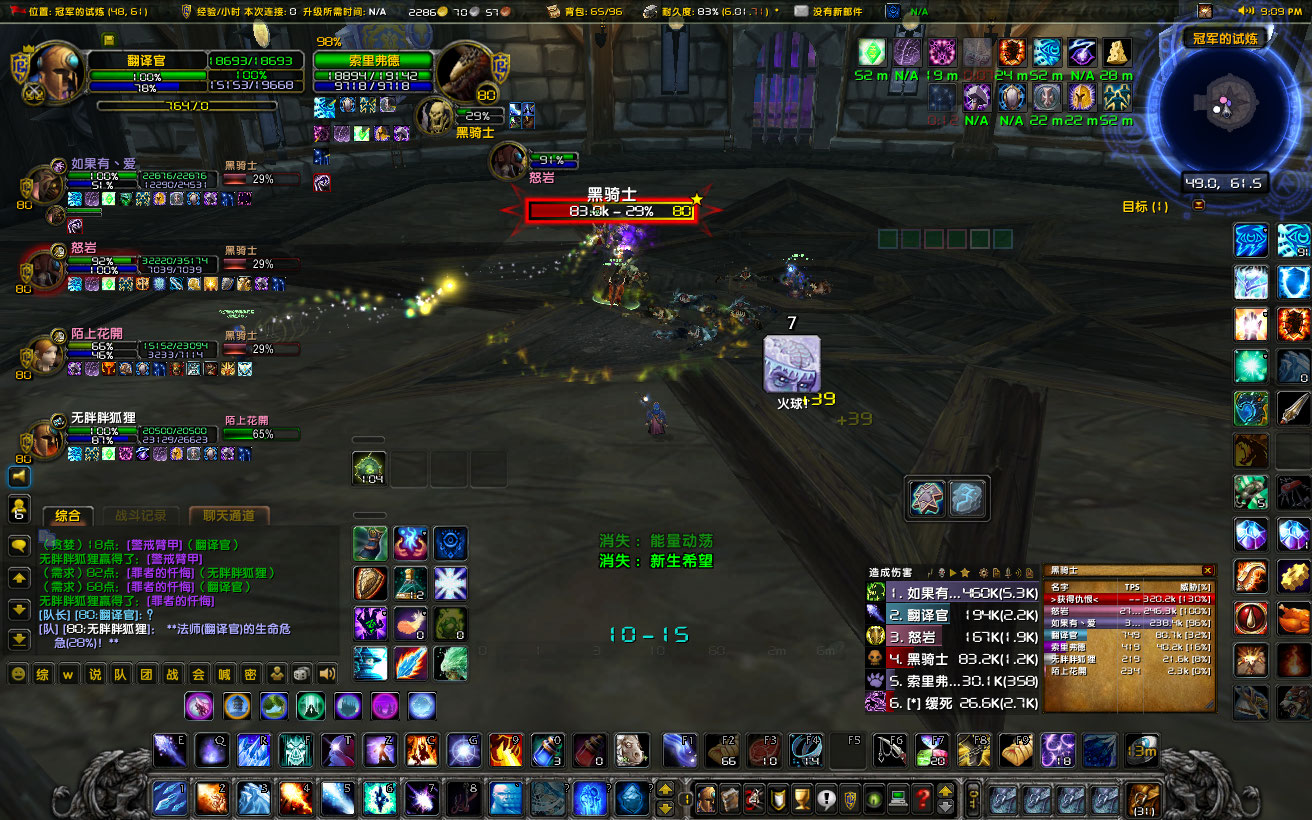1312x820 pixels.
Task: Click the skull icon beside 黑骑士 in the meter
Action: 874,659
